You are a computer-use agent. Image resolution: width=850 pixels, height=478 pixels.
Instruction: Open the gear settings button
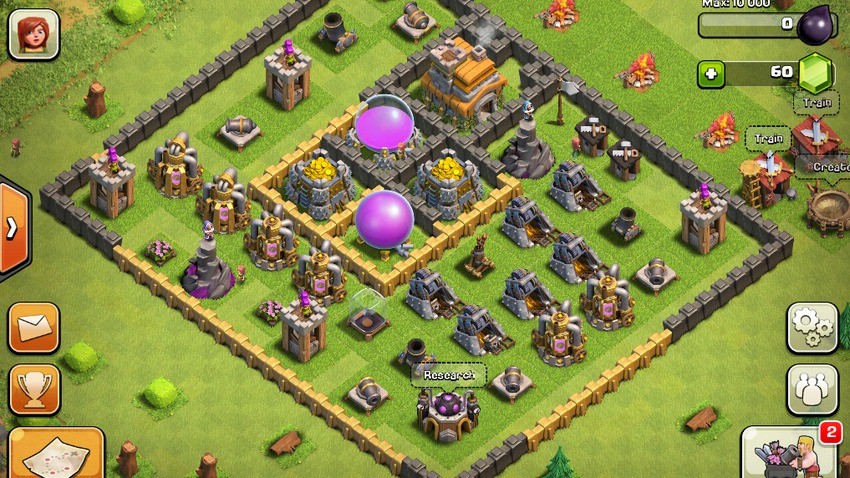811,327
